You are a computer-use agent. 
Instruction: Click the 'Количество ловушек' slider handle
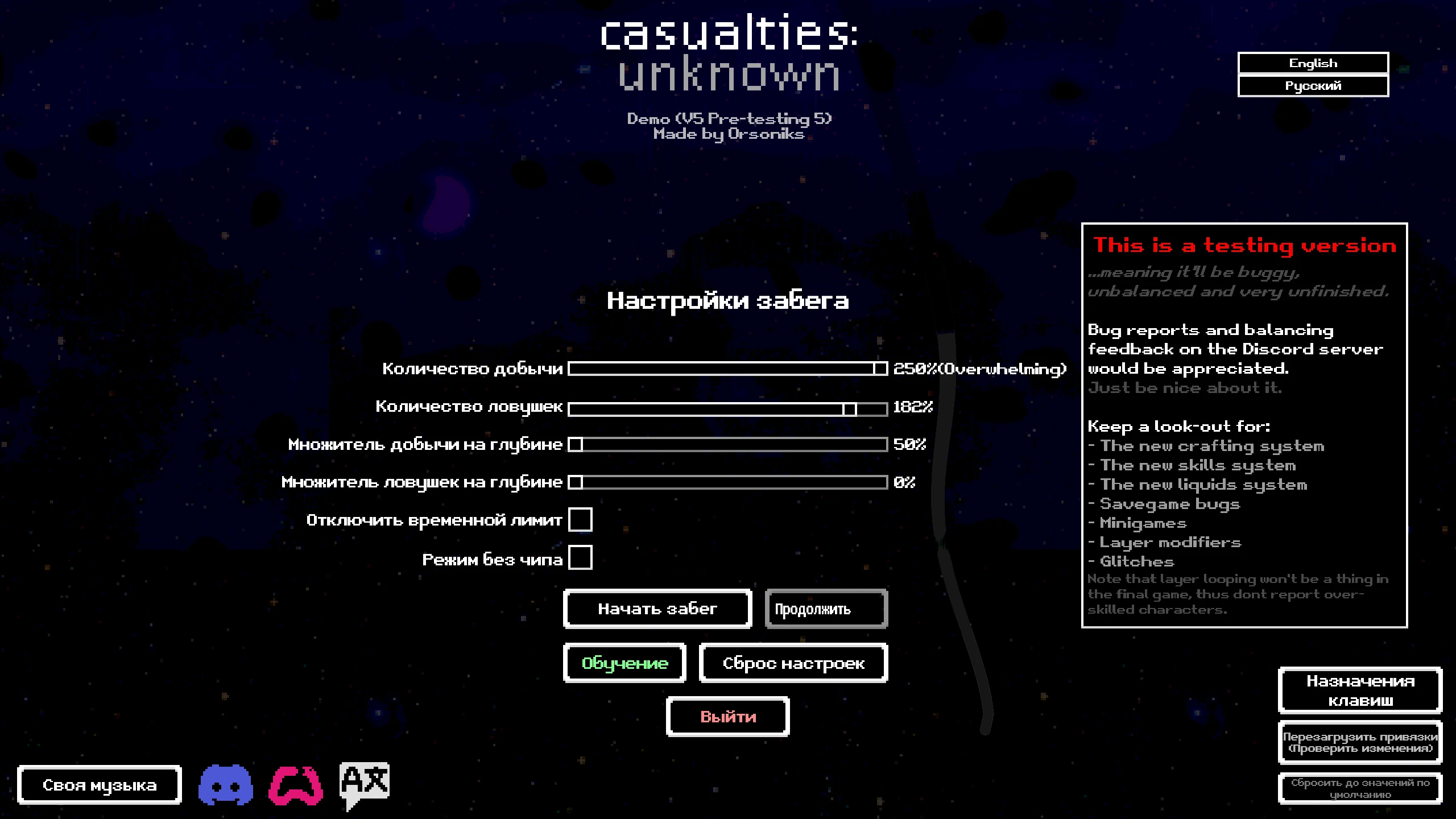point(850,407)
